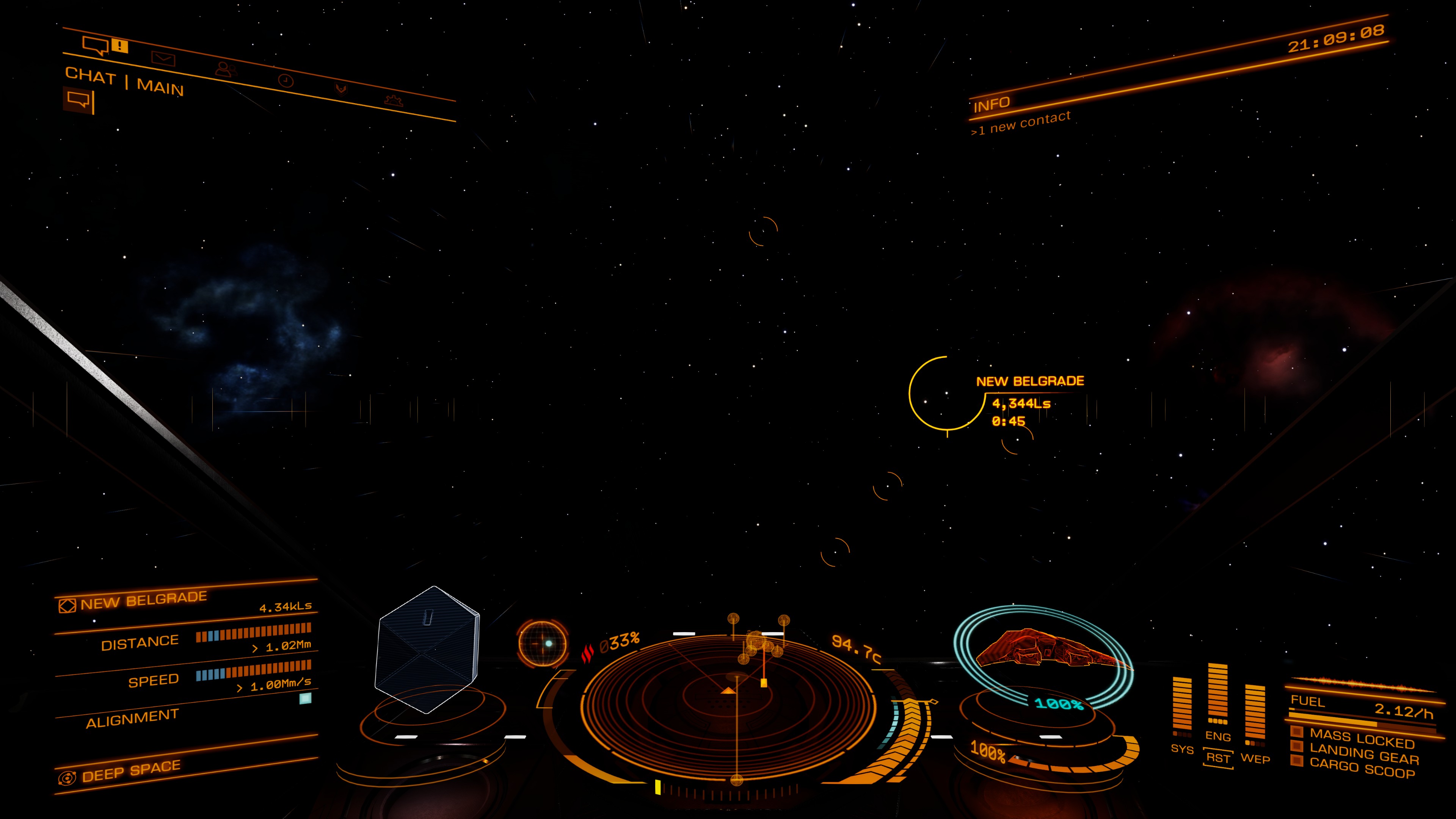Reset power distribution with RST
The image size is (1456, 819).
[1218, 758]
